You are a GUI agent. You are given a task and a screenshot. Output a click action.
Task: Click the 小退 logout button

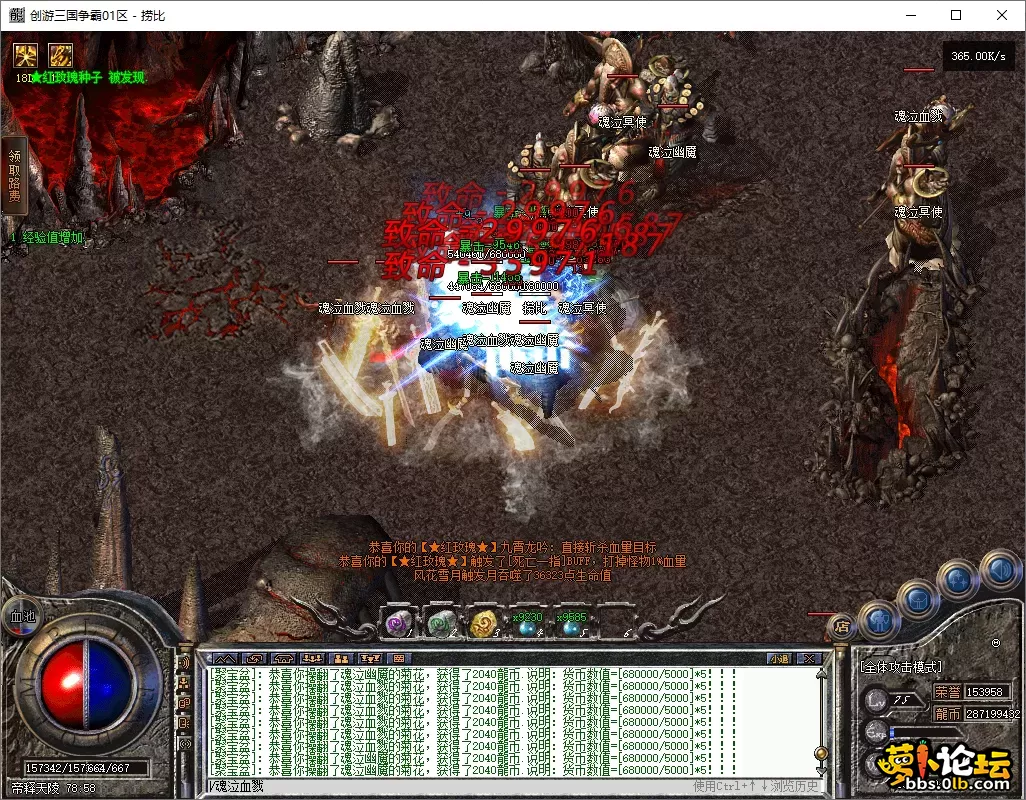pos(778,658)
